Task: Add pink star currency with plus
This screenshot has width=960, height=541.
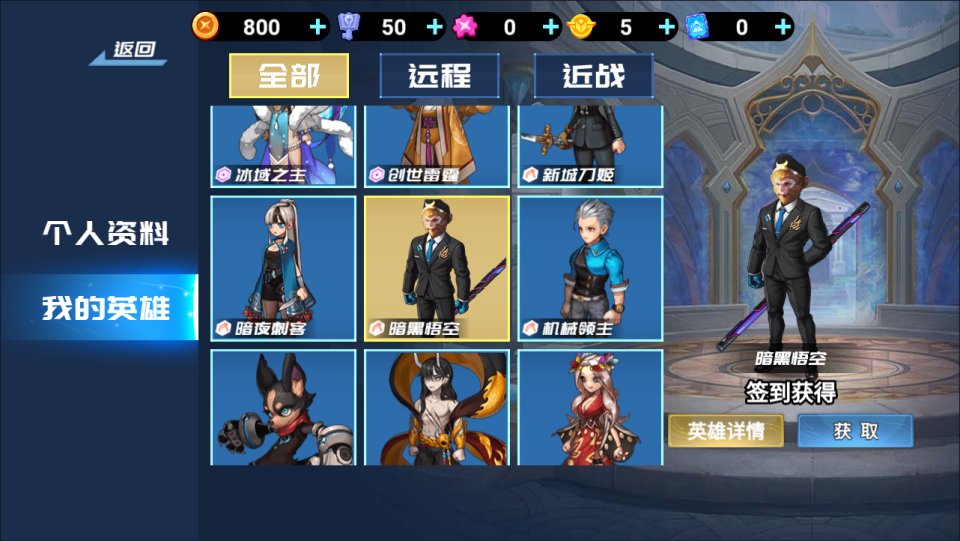Action: [550, 27]
